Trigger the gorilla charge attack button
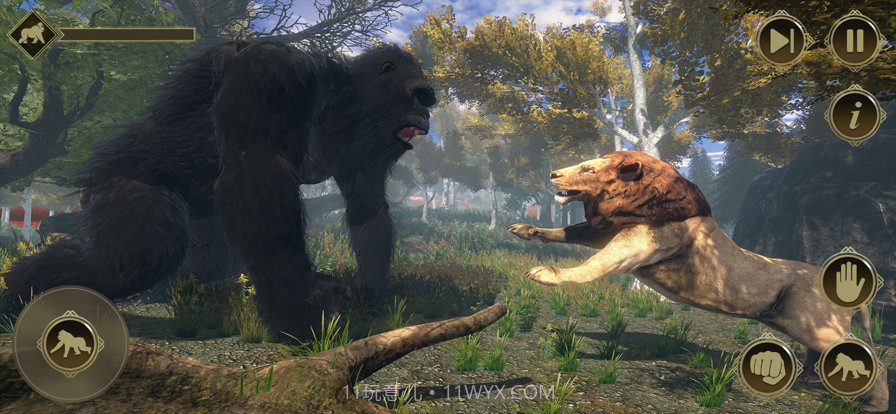896x414 pixels. tap(849, 367)
